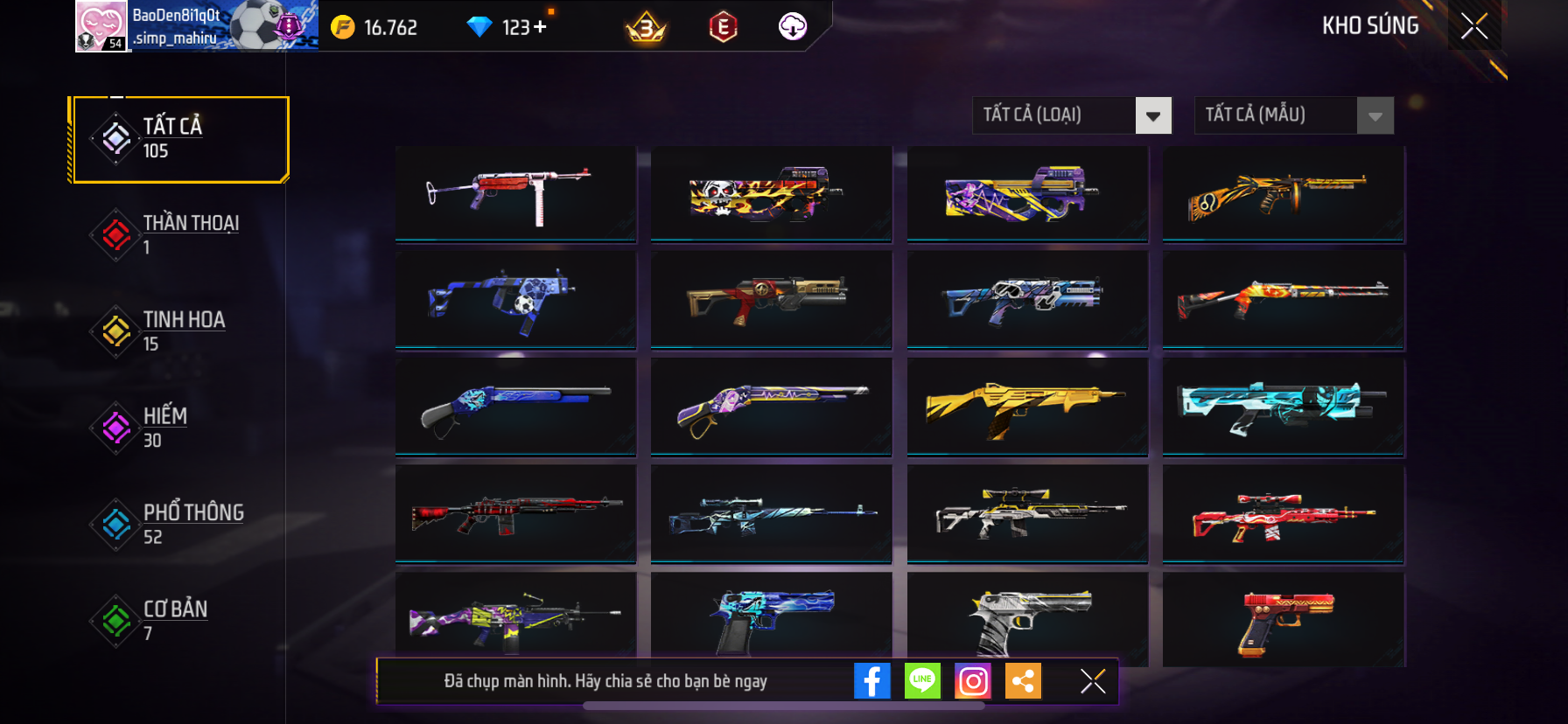Share screenshot to Instagram
1568x724 pixels.
coord(973,681)
